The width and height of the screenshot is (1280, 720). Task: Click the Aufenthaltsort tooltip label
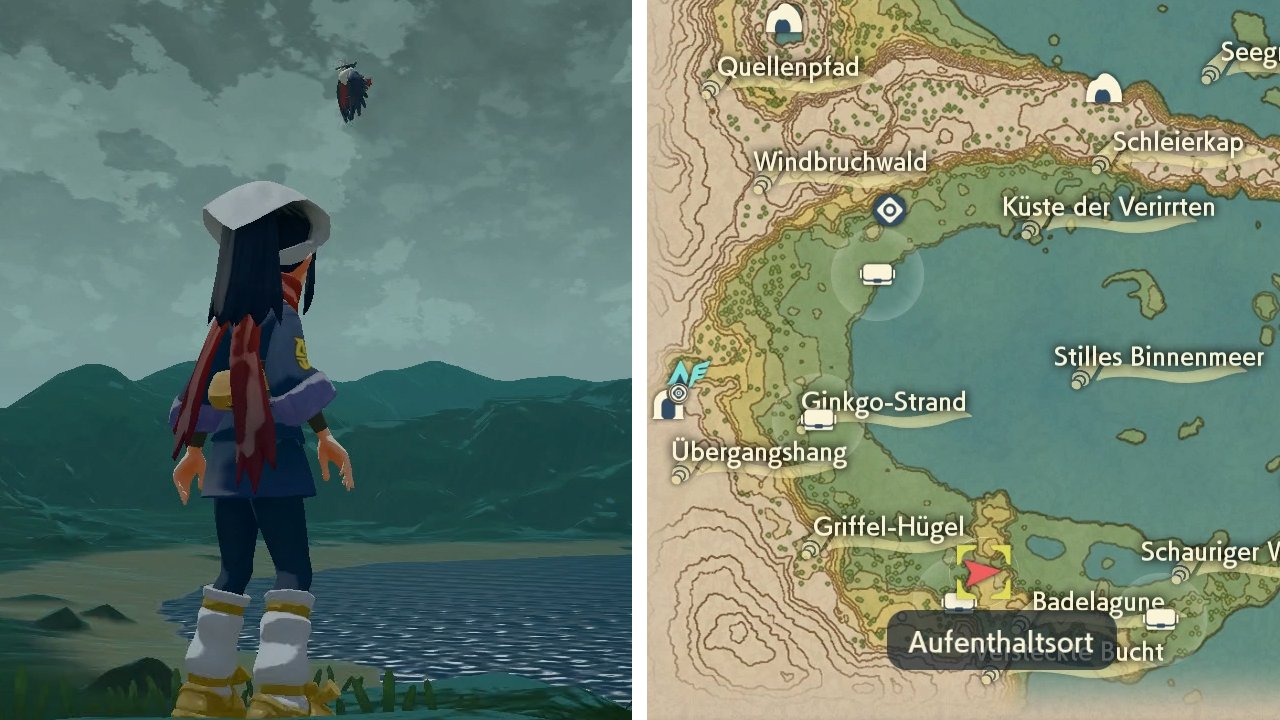[x=1000, y=643]
